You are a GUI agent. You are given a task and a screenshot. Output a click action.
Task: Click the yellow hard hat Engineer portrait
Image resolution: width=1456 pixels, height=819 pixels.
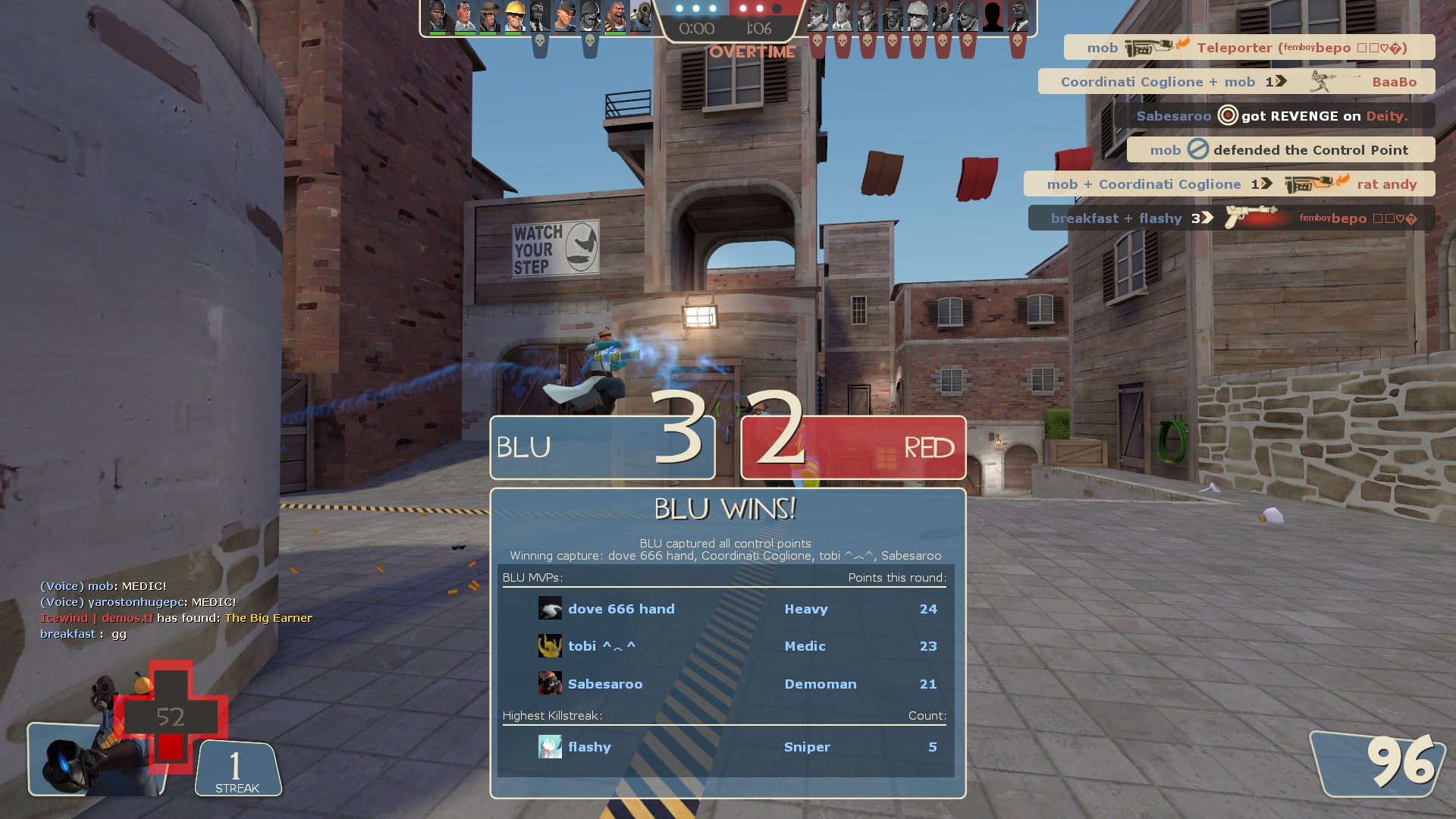pos(514,17)
